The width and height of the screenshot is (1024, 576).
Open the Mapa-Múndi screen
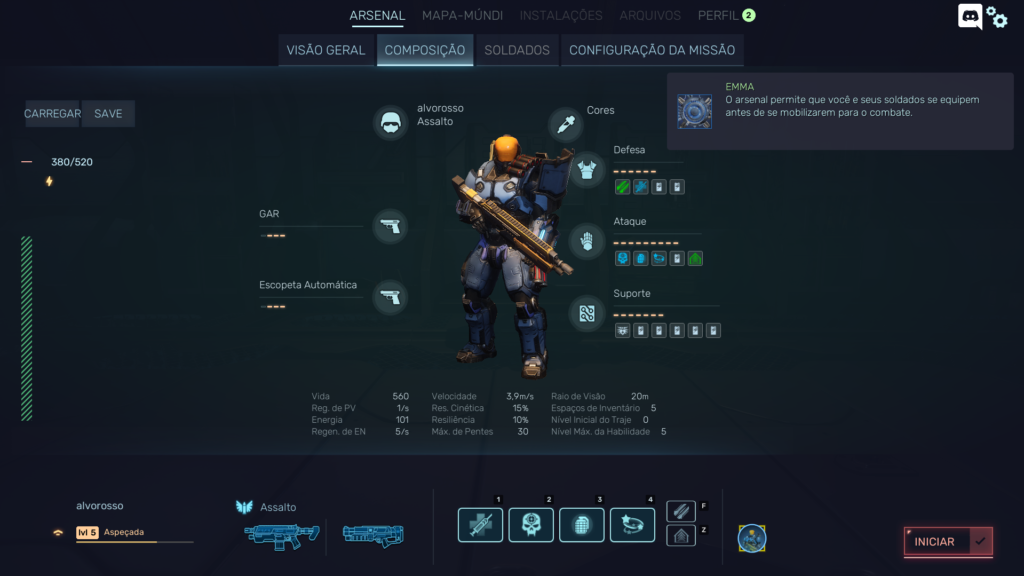pyautogui.click(x=461, y=15)
